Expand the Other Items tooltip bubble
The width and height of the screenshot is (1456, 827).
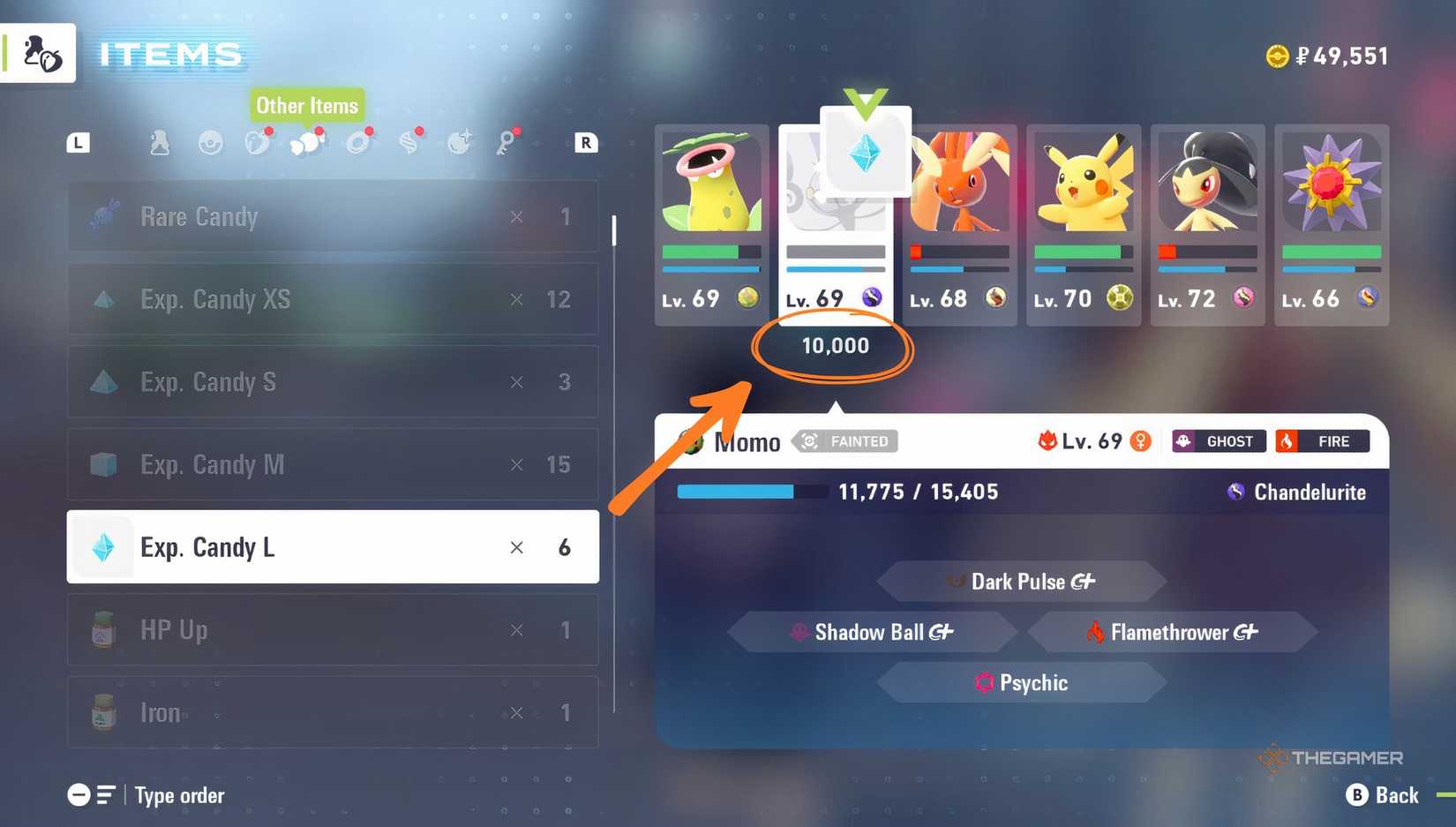(307, 105)
